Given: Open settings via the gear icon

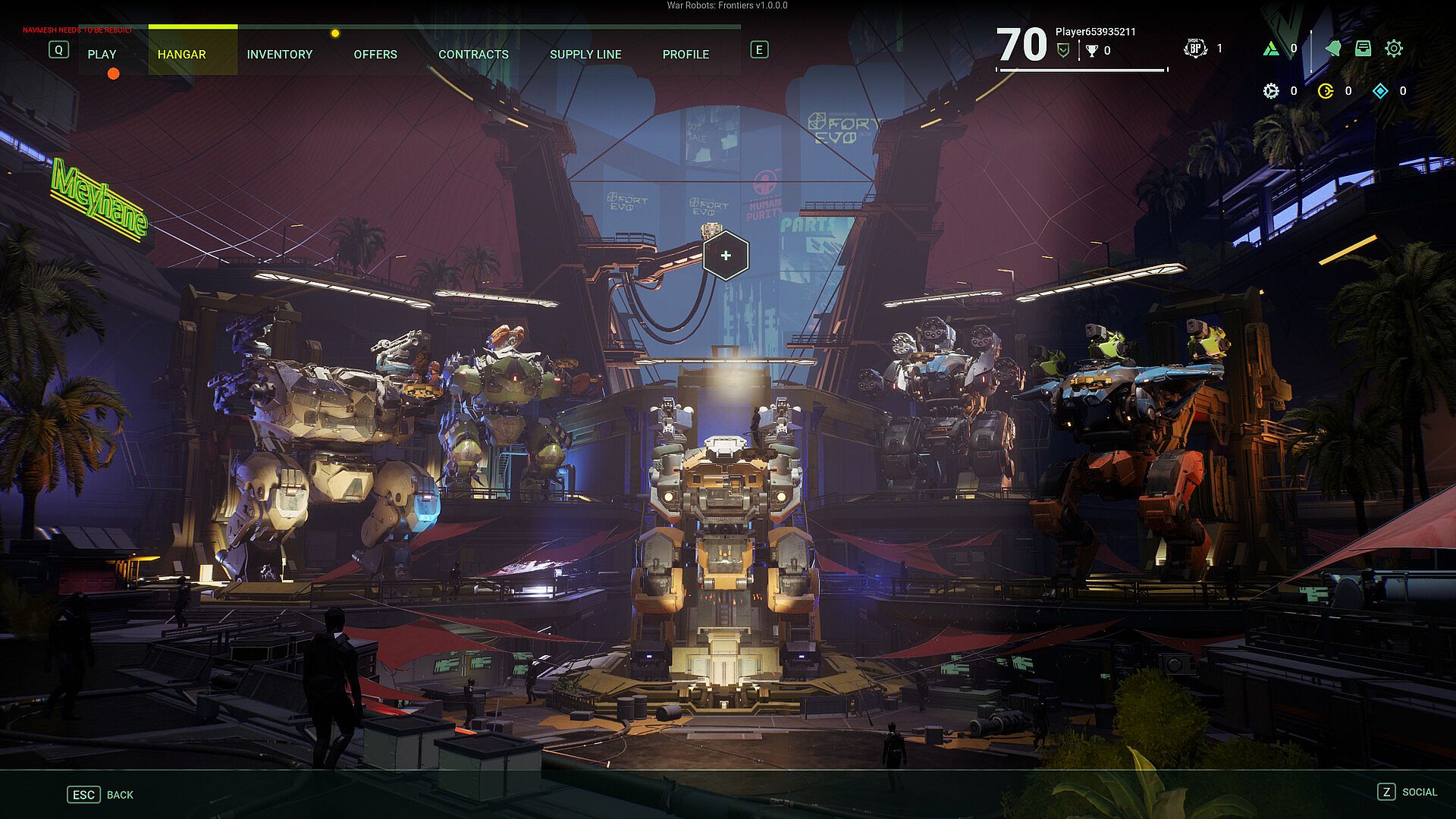Looking at the screenshot, I should (1394, 49).
